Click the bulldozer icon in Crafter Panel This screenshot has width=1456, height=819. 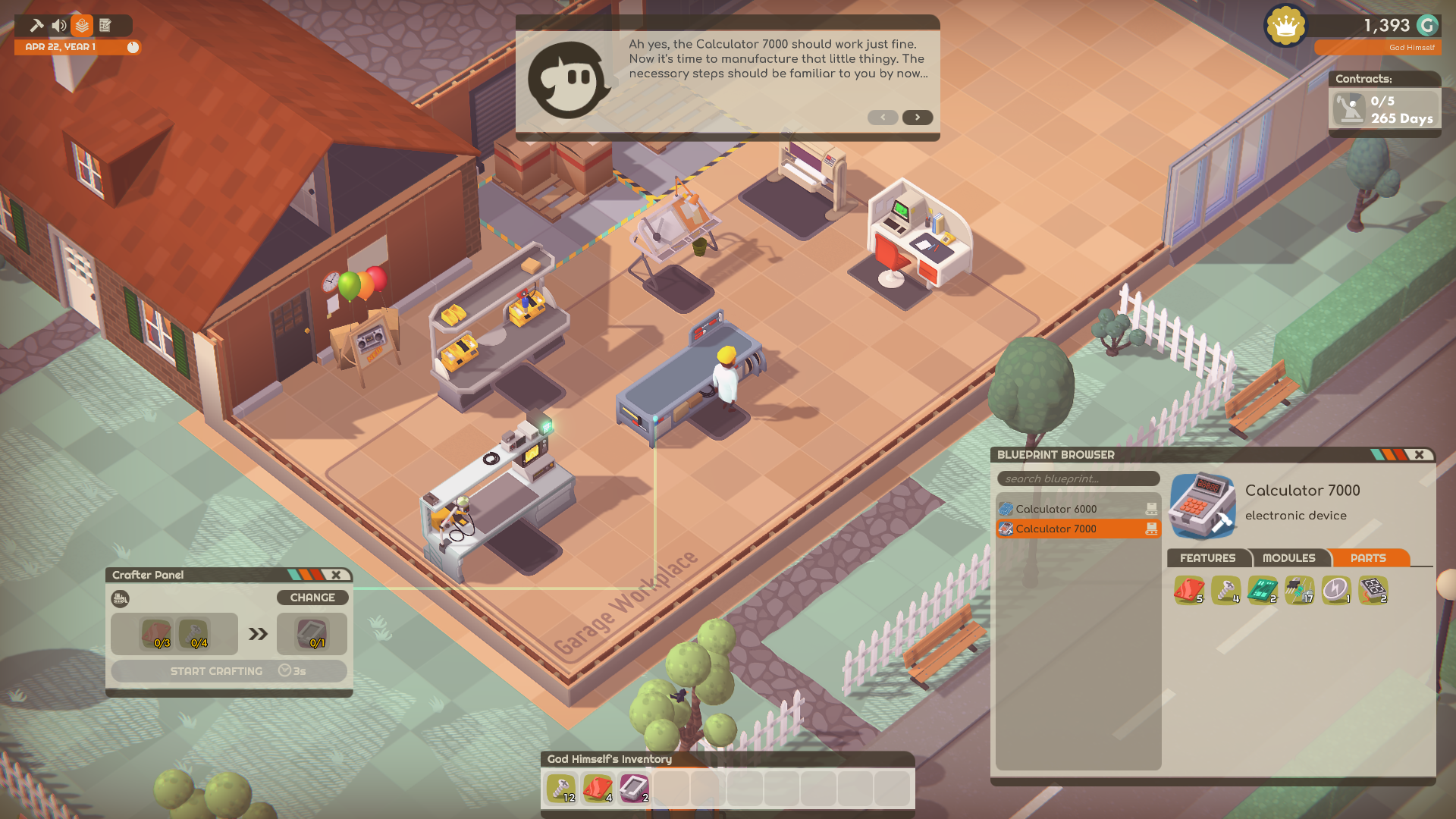120,599
